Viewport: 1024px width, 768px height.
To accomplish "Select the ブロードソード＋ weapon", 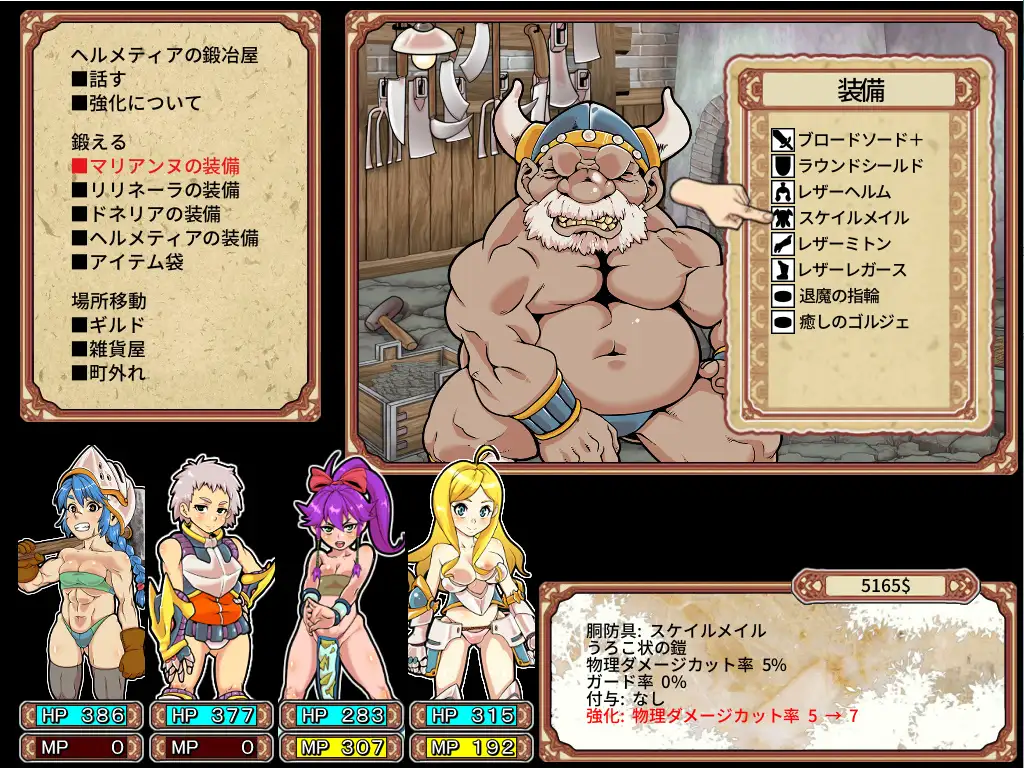I will click(x=860, y=140).
